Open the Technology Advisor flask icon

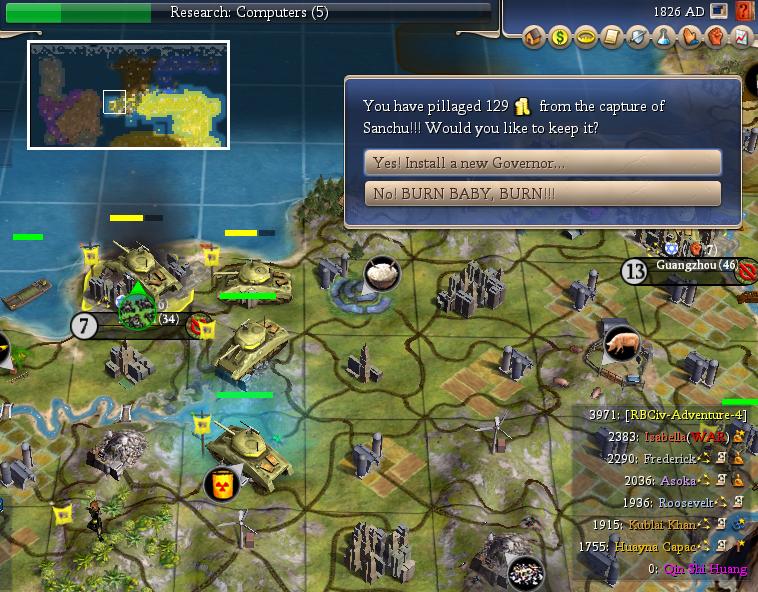point(663,38)
